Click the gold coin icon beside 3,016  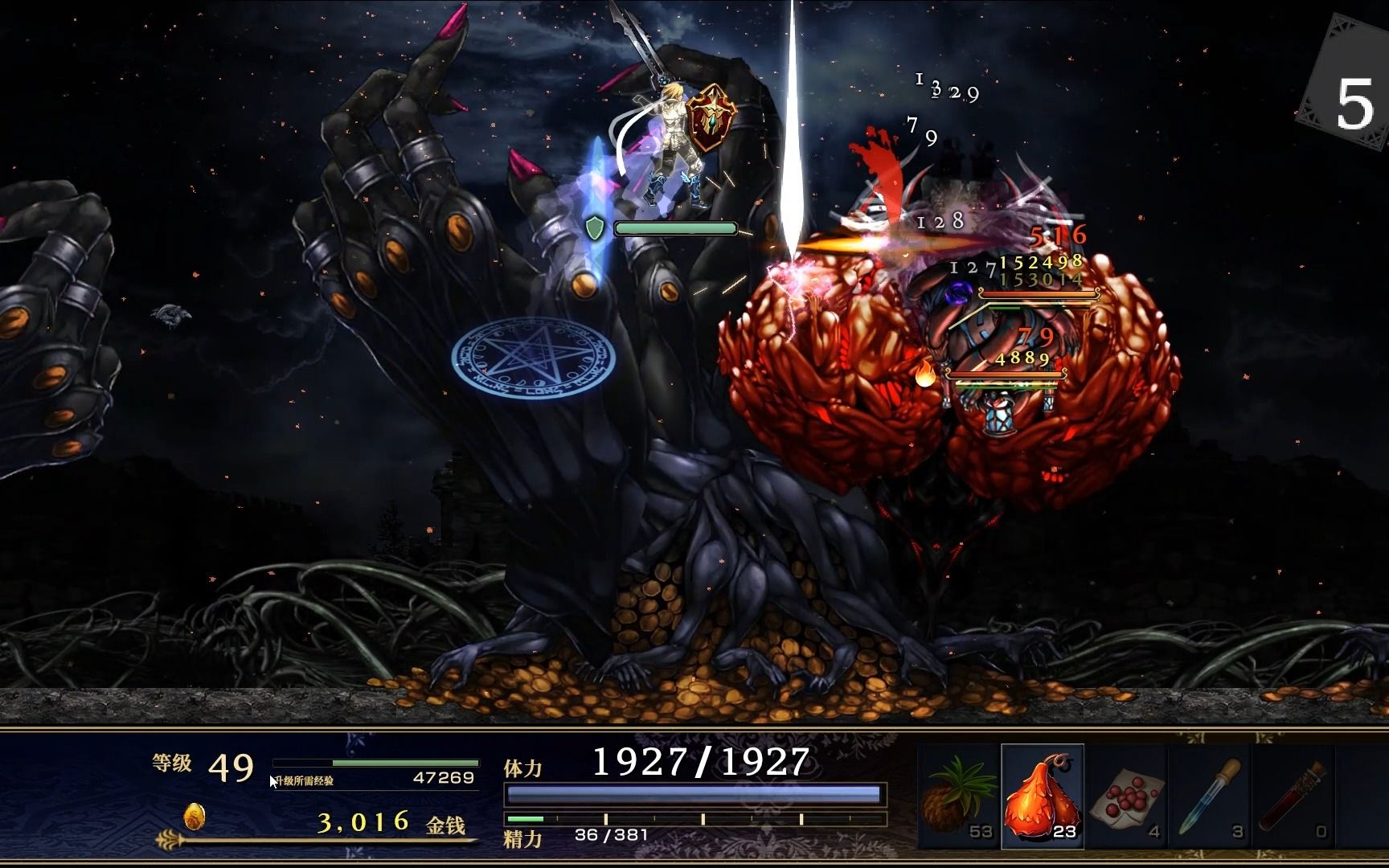point(194,818)
